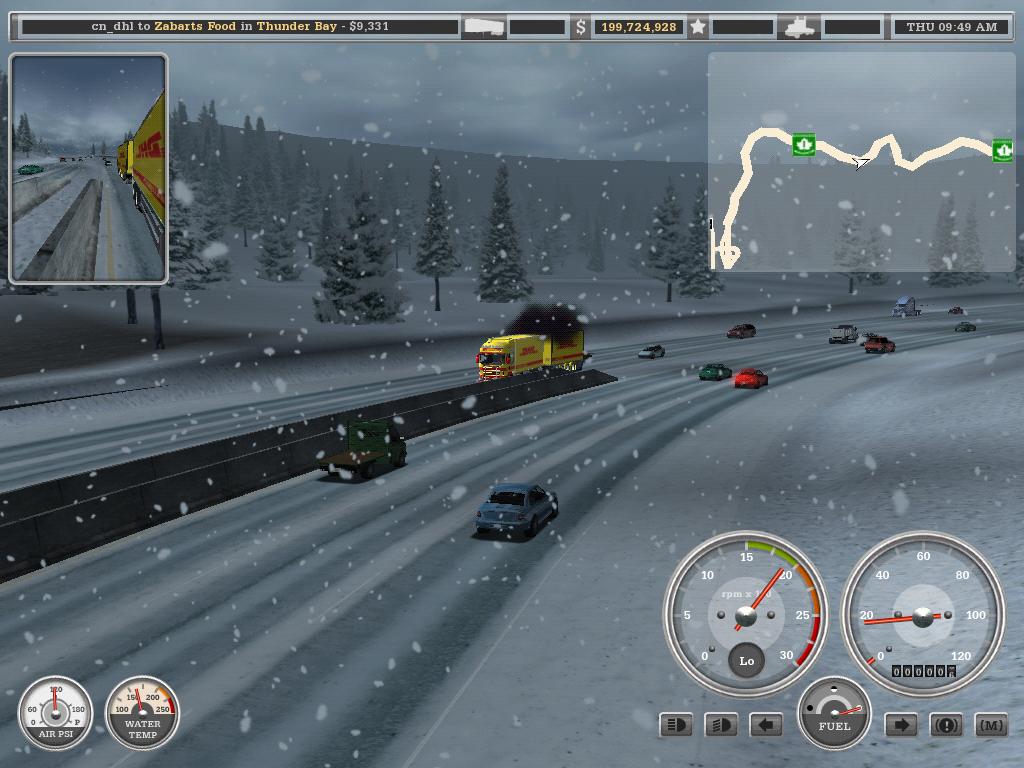Activate the right turn signal arrow
1024x768 pixels.
coord(901,725)
